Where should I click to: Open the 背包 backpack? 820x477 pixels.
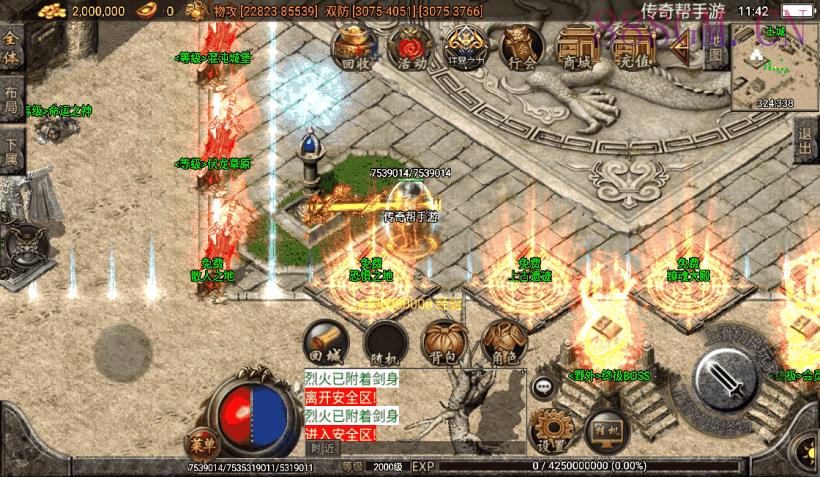point(444,342)
